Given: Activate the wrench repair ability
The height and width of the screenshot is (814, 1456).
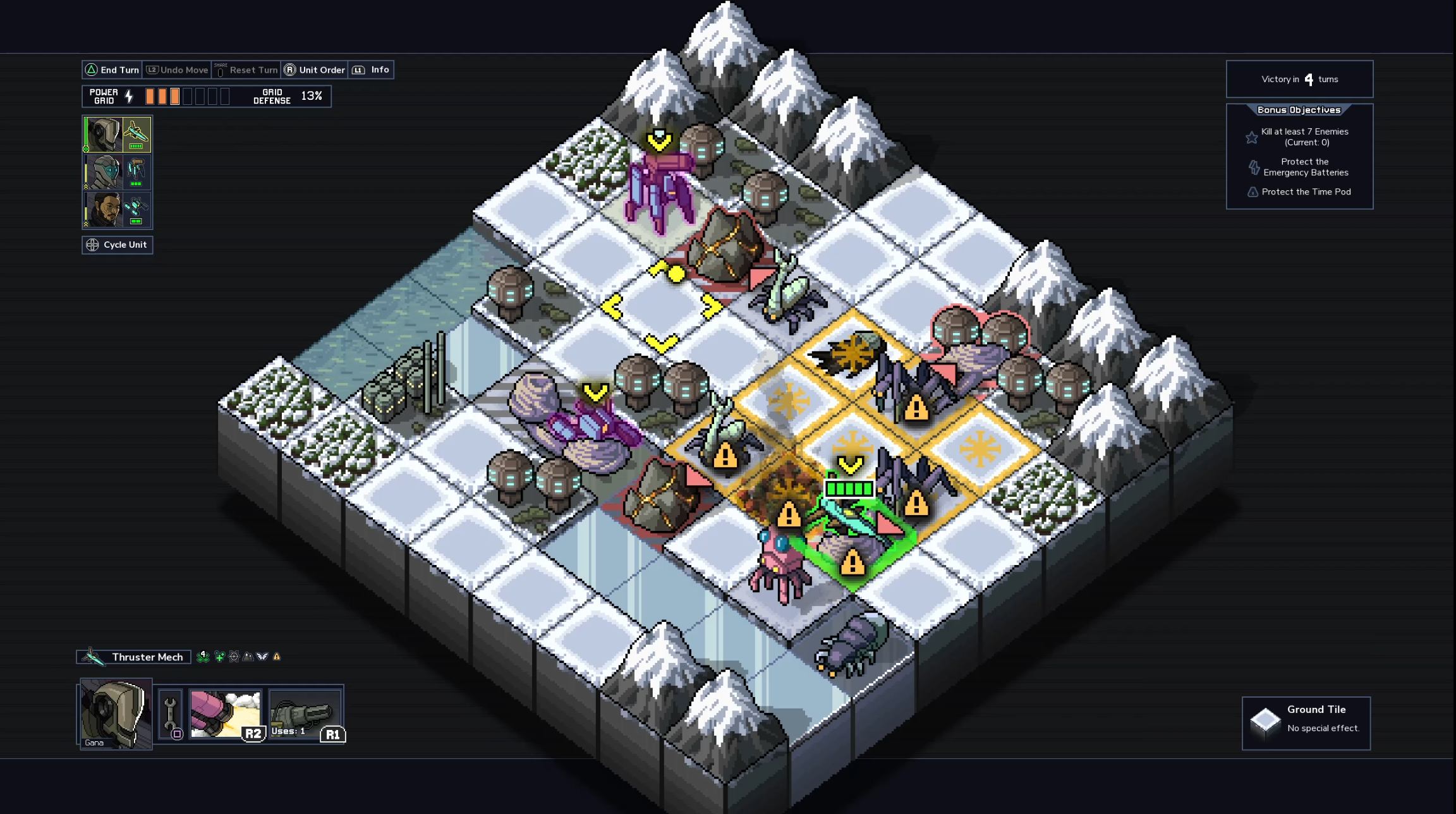Looking at the screenshot, I should [170, 715].
